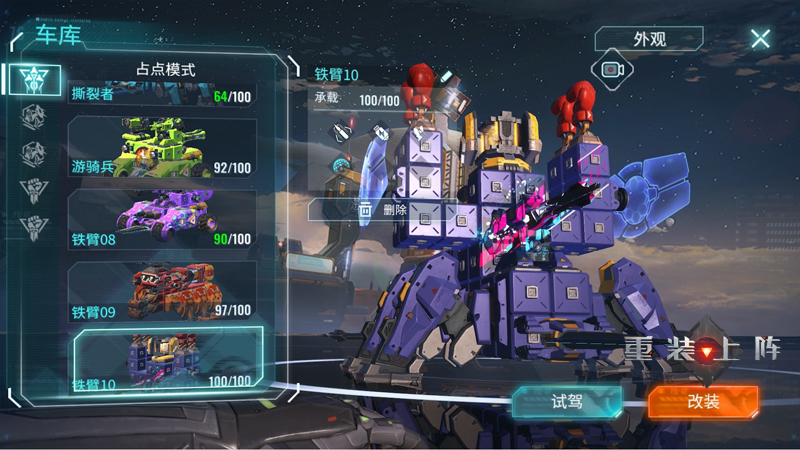The width and height of the screenshot is (800, 450).
Task: Open the 改装 modify workshop
Action: click(x=703, y=401)
